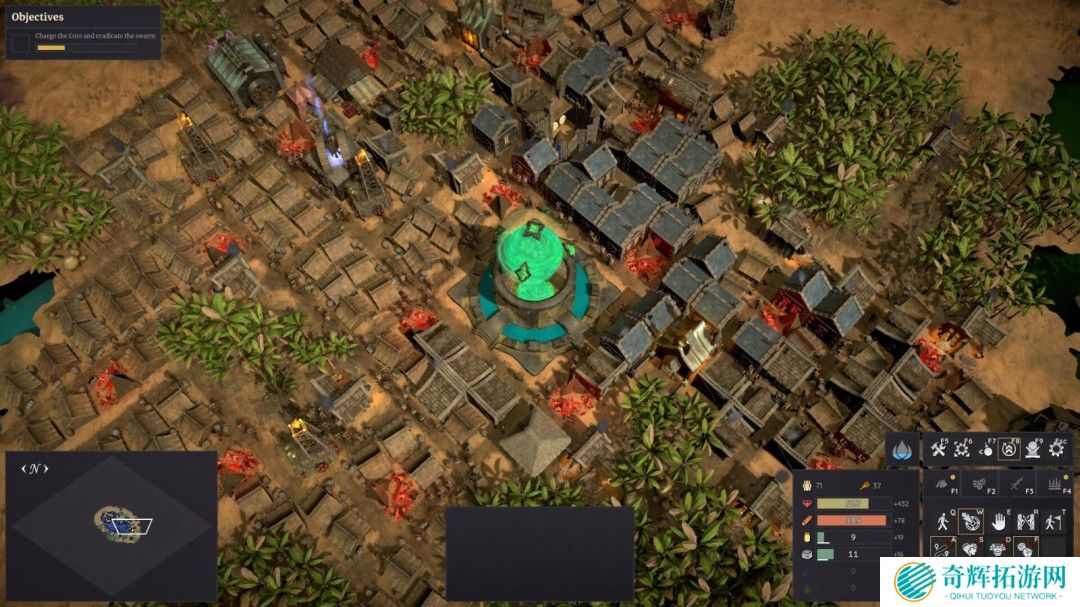Screen dimensions: 1080x607
Task: Activate the highlighted W command icon
Action: coord(969,521)
